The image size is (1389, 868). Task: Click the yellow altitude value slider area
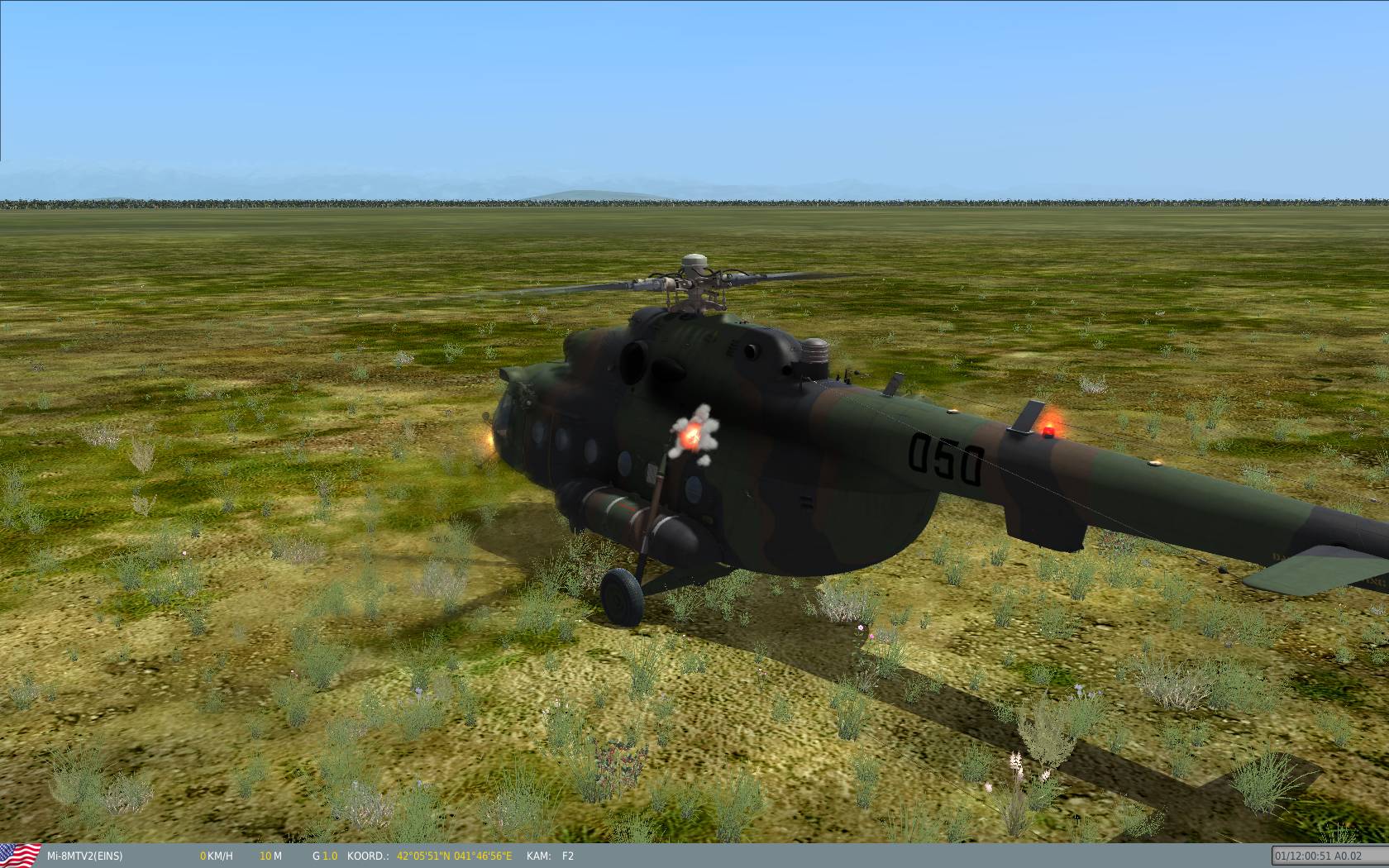[x=266, y=857]
